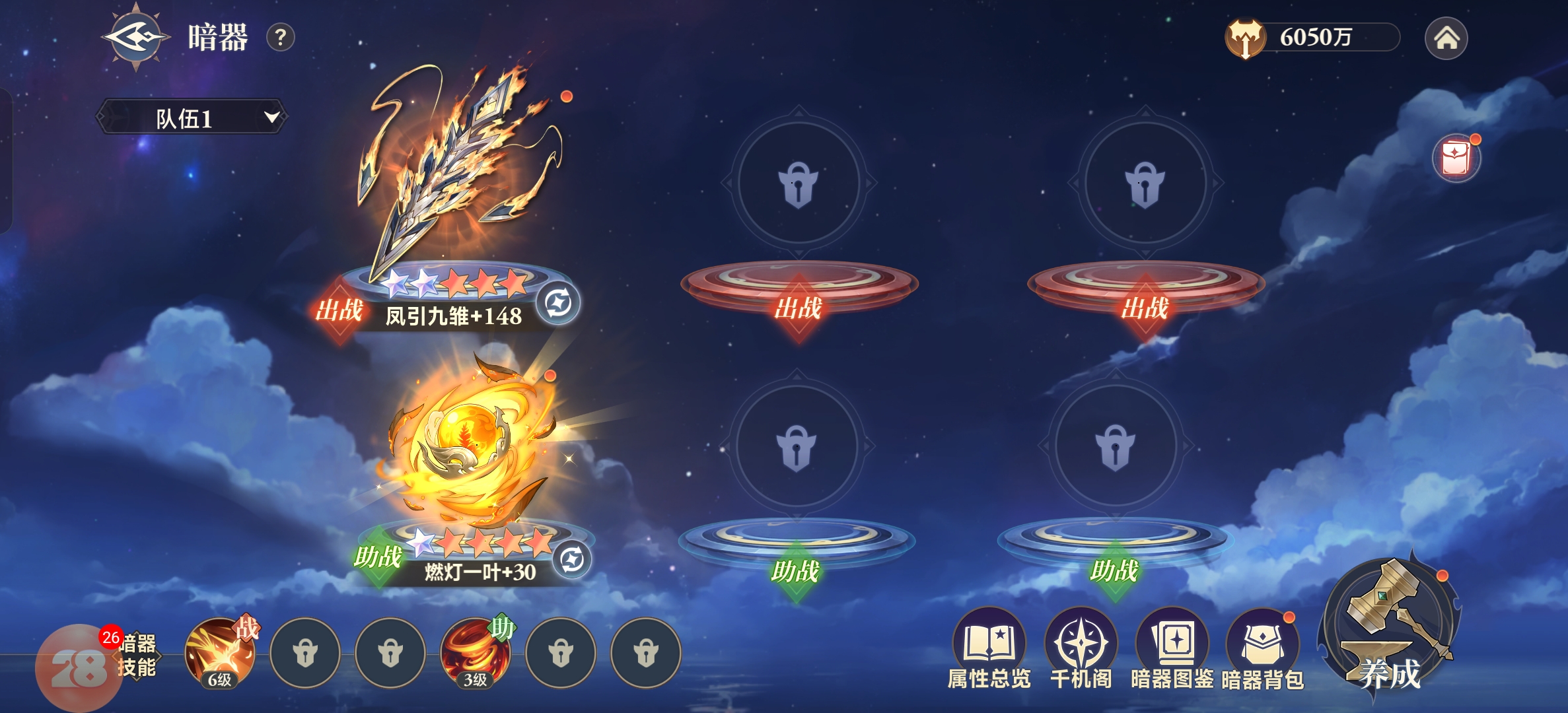Swap out the 燃灯一叶 weapon
The width and height of the screenshot is (1568, 713).
(571, 560)
